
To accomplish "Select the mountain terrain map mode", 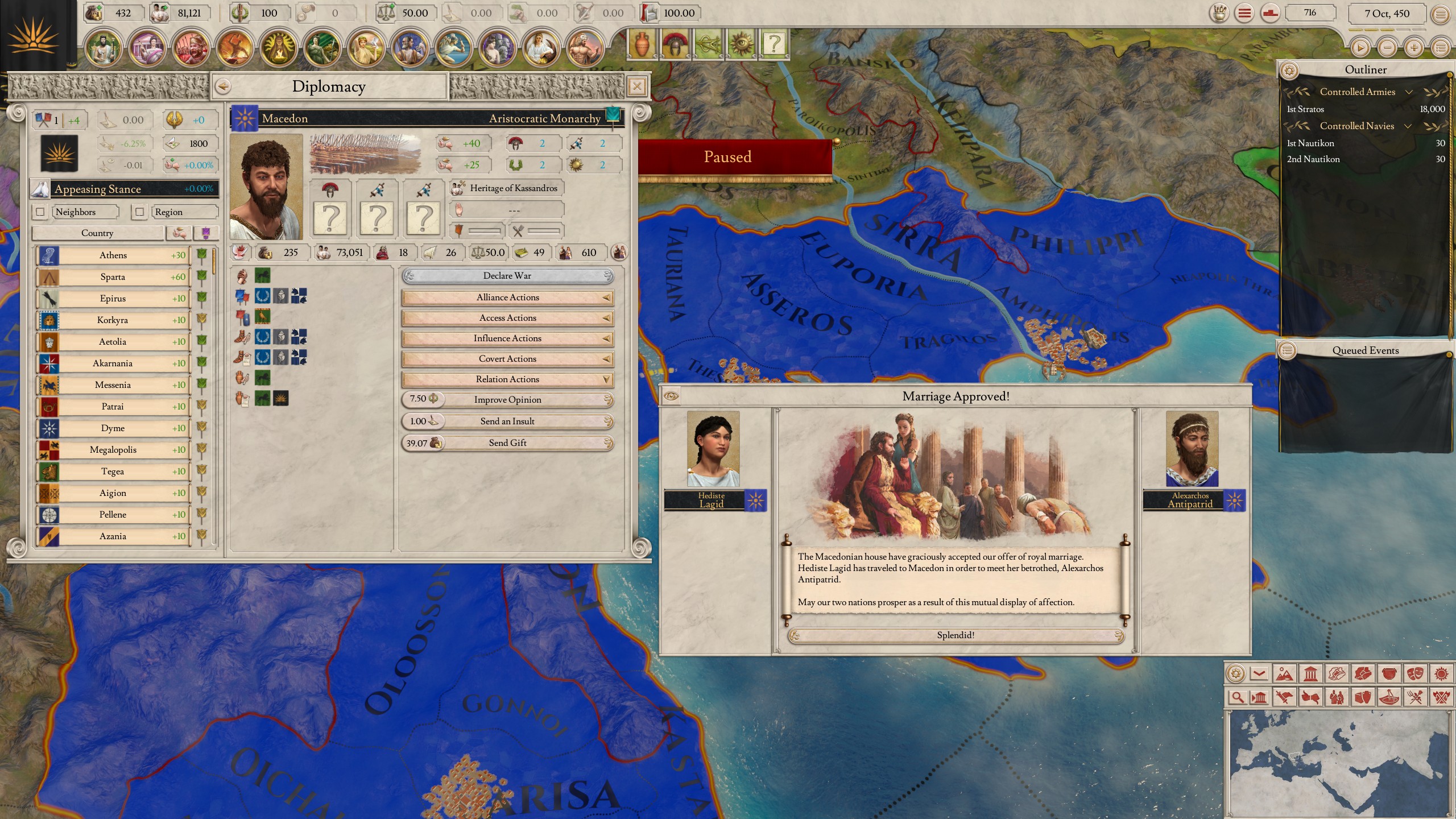I will pyautogui.click(x=1285, y=673).
